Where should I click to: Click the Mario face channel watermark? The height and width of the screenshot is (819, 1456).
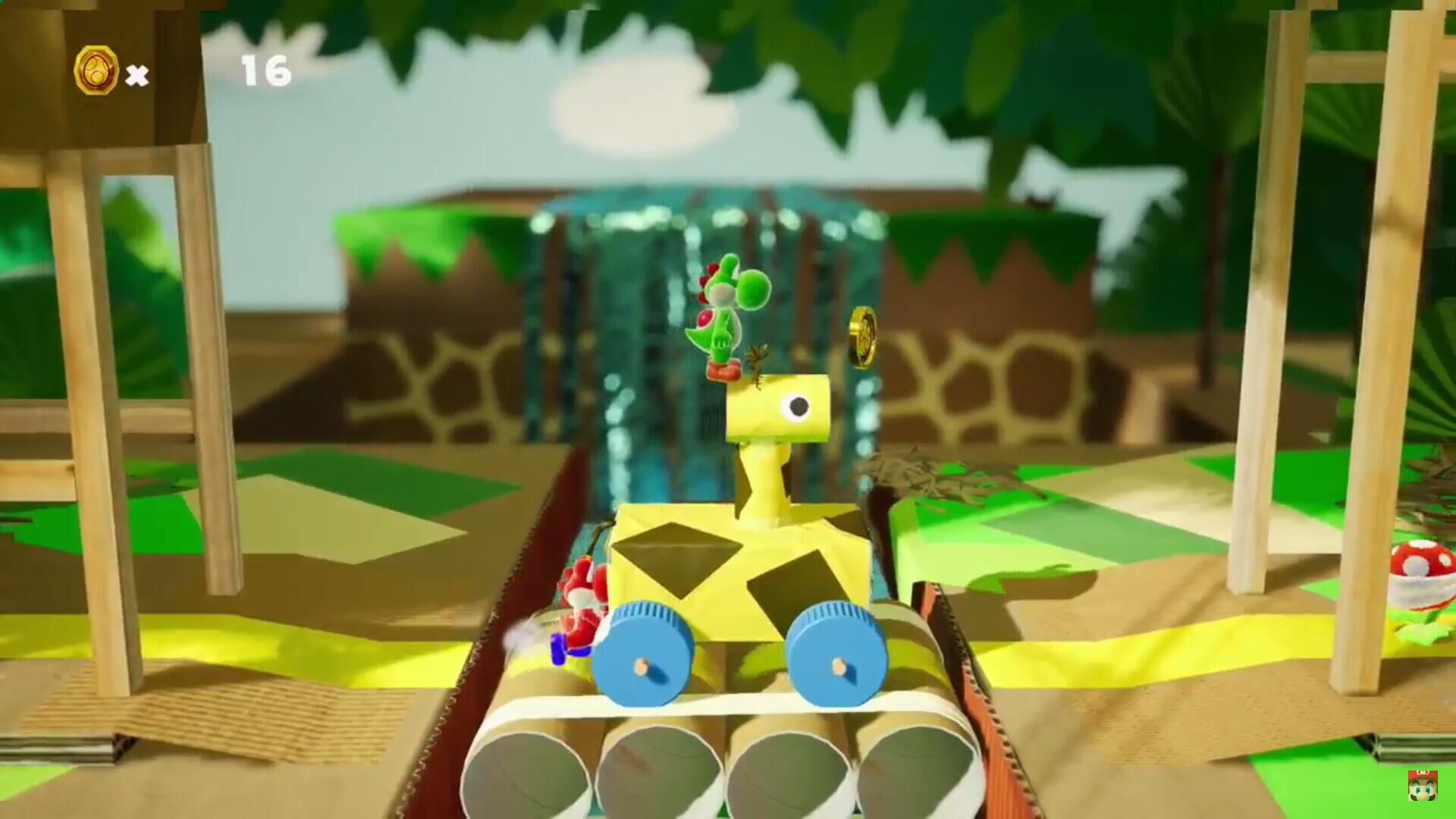[x=1422, y=786]
